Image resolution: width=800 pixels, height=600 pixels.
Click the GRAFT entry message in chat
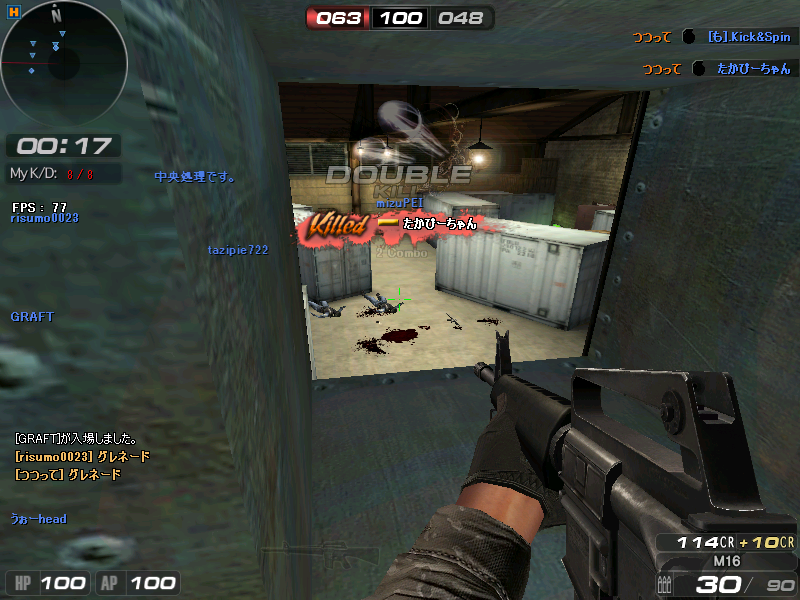pyautogui.click(x=76, y=438)
